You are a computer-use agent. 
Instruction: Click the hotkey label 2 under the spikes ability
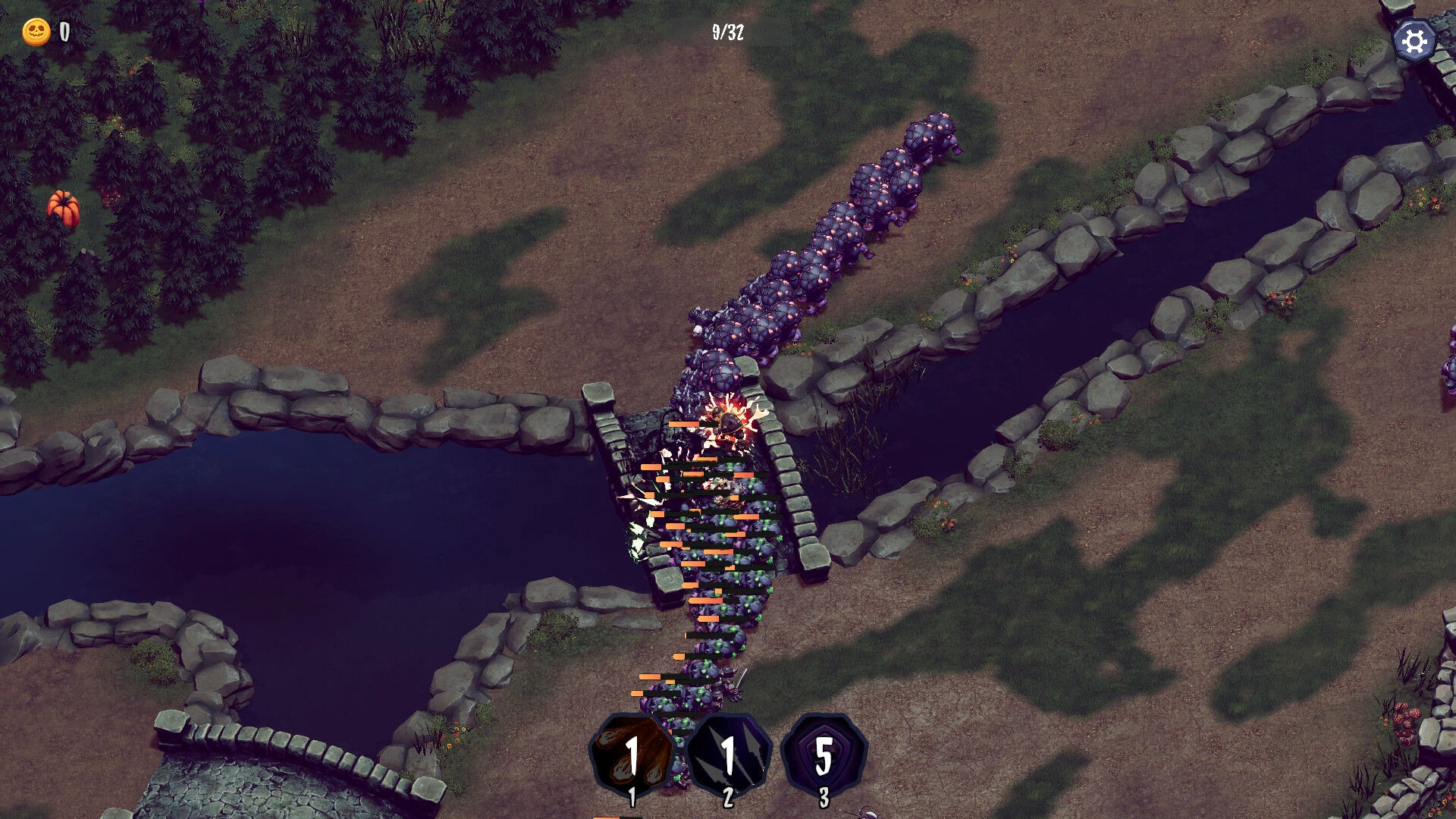pos(729,796)
